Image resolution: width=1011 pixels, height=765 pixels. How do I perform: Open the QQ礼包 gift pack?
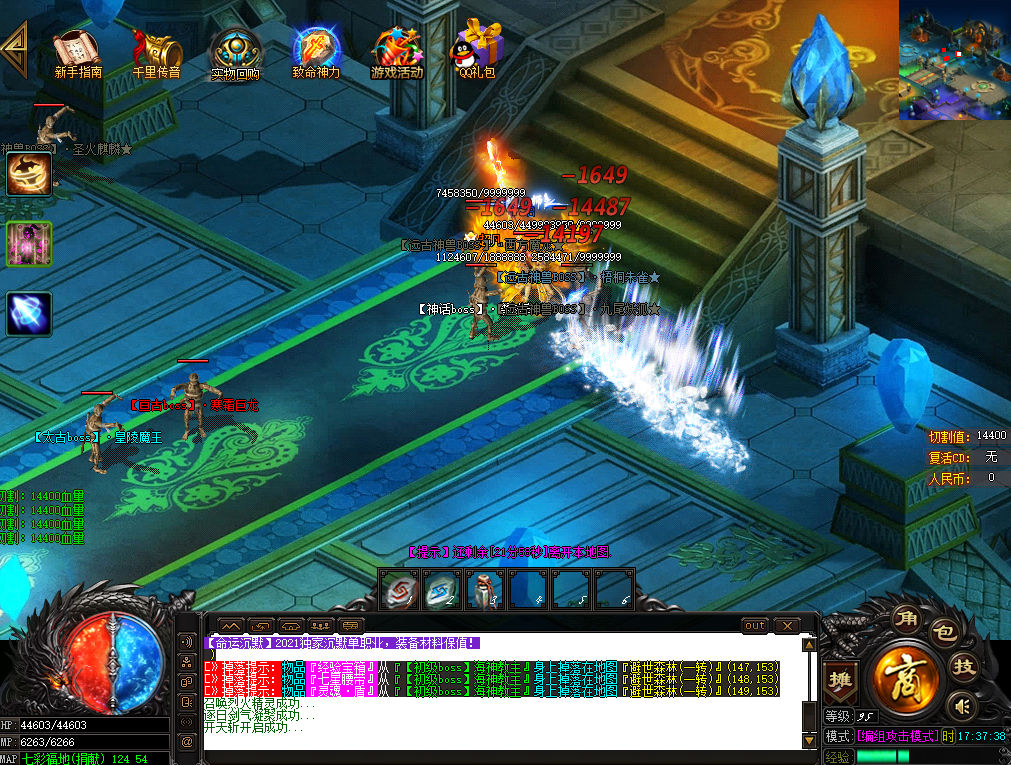click(477, 50)
